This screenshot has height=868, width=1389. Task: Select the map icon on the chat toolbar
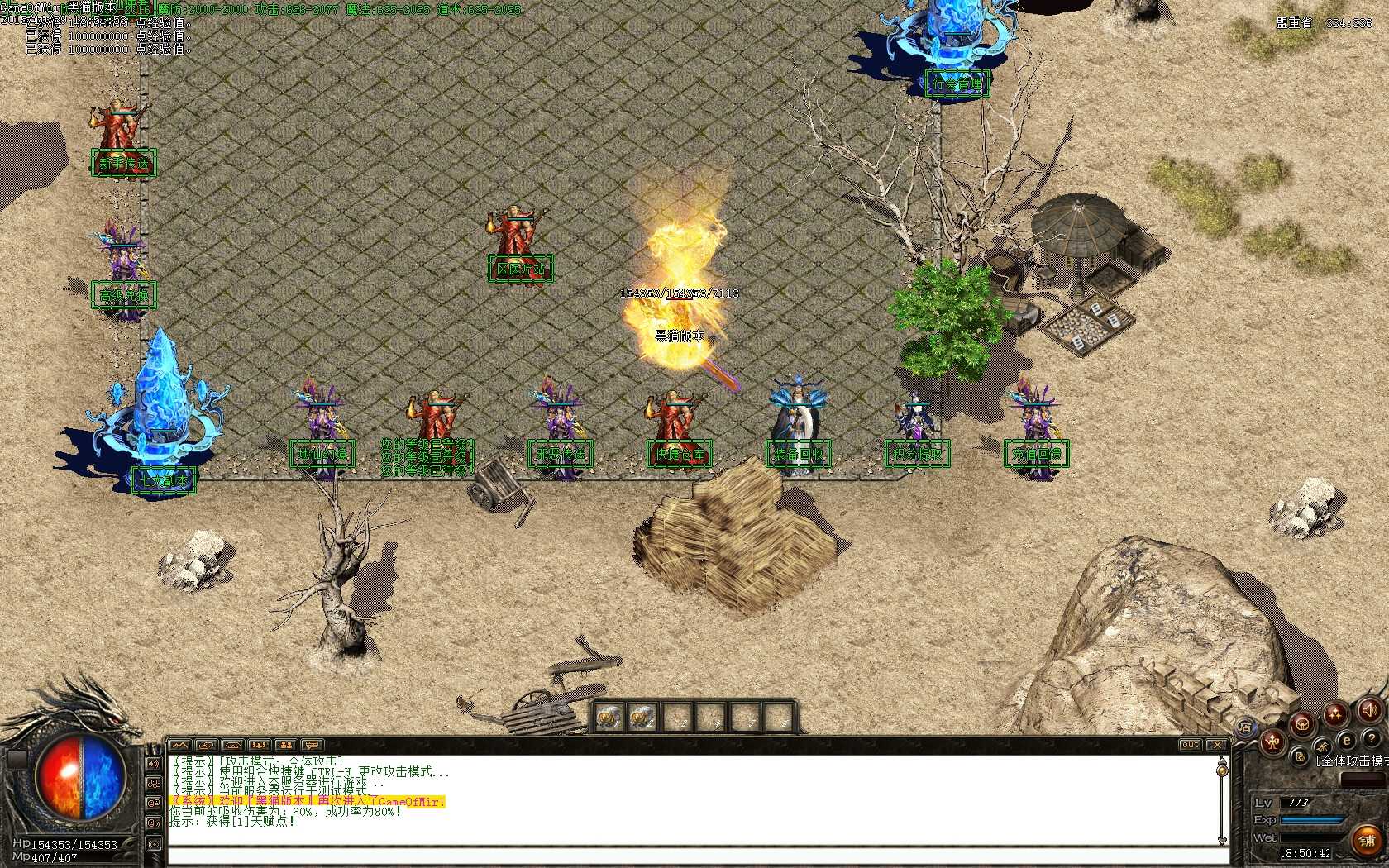click(180, 745)
